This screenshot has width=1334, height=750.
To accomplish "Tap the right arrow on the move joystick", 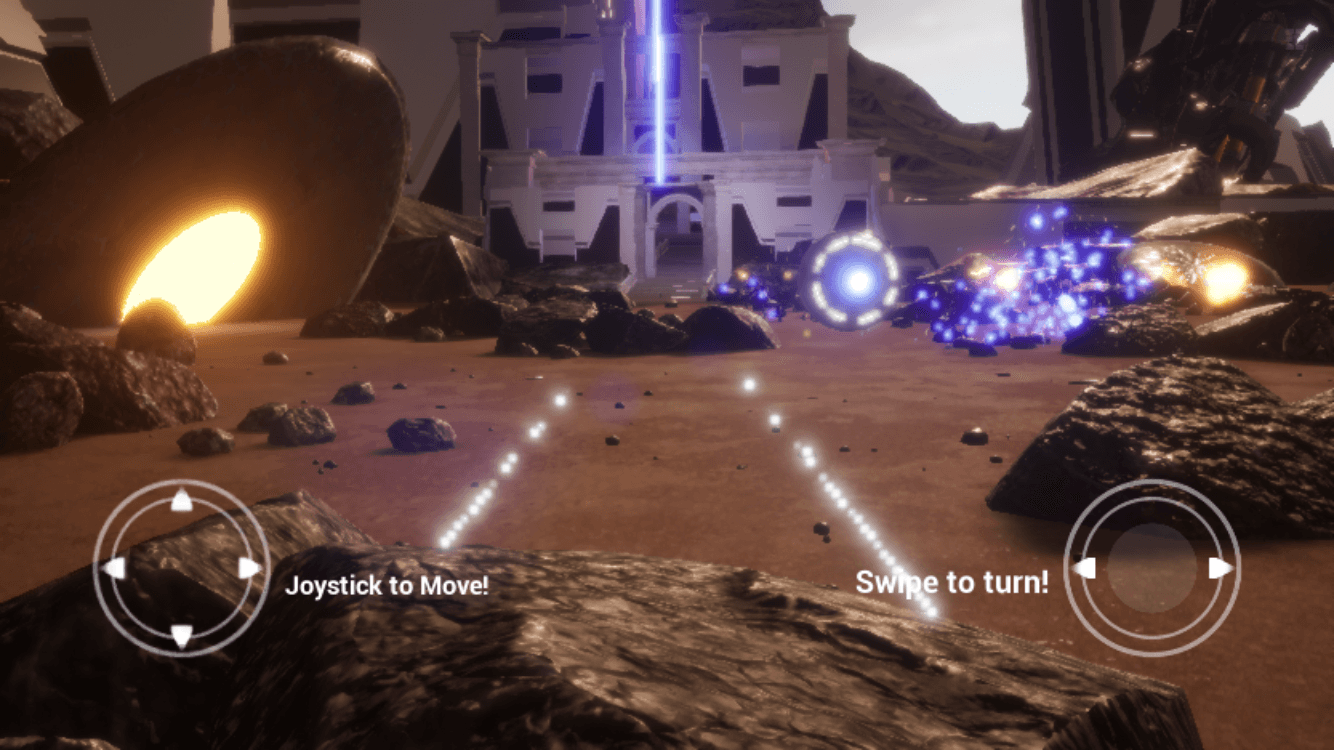I will coord(249,568).
